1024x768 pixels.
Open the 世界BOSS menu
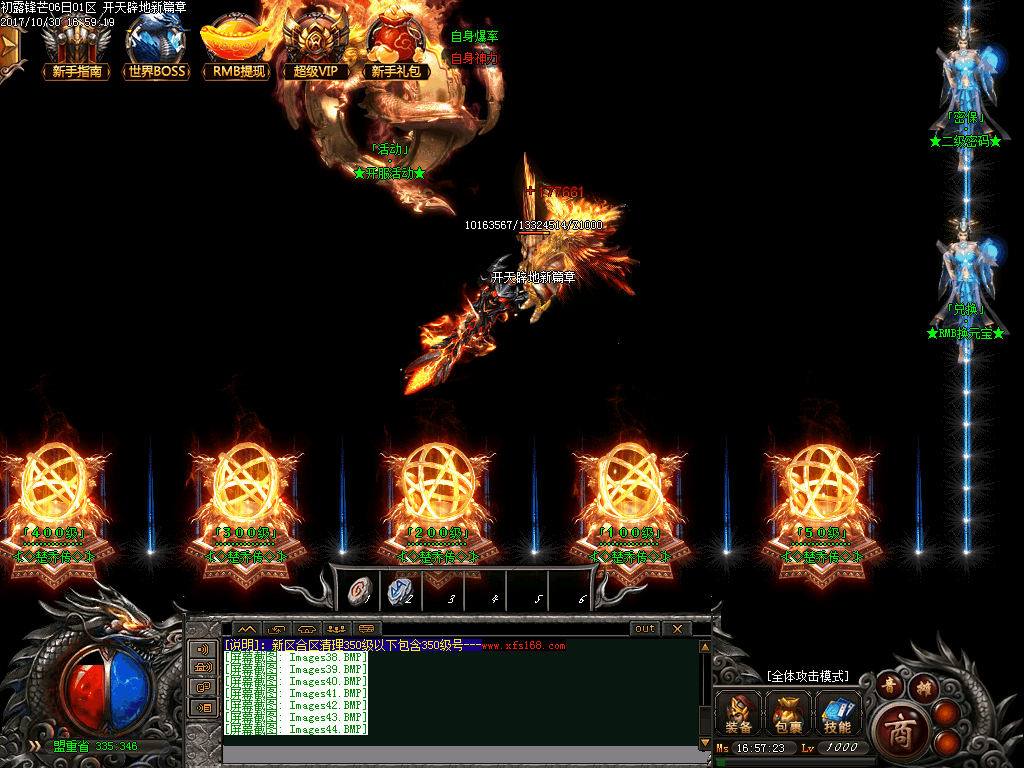pyautogui.click(x=158, y=48)
